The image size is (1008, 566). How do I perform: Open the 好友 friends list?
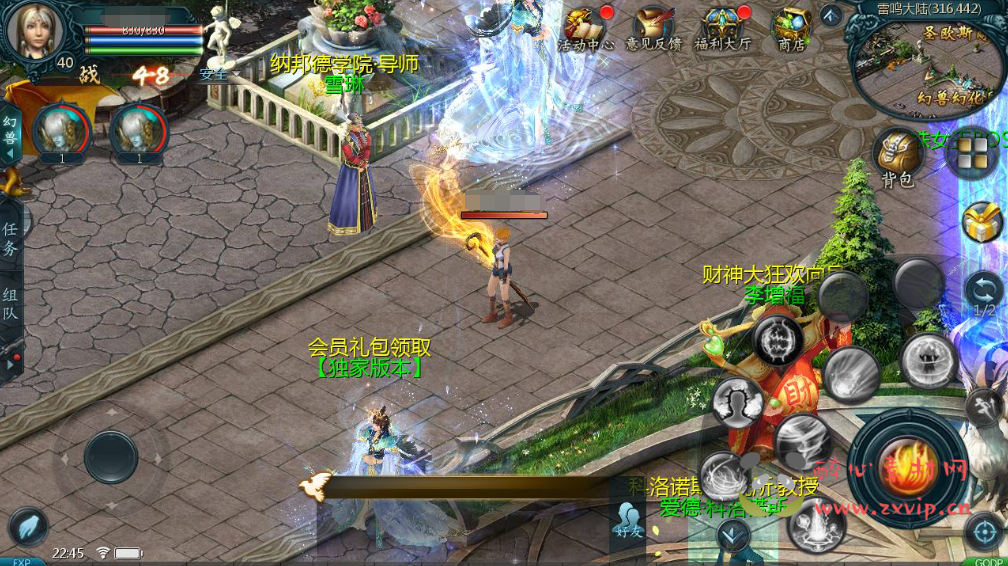click(628, 520)
